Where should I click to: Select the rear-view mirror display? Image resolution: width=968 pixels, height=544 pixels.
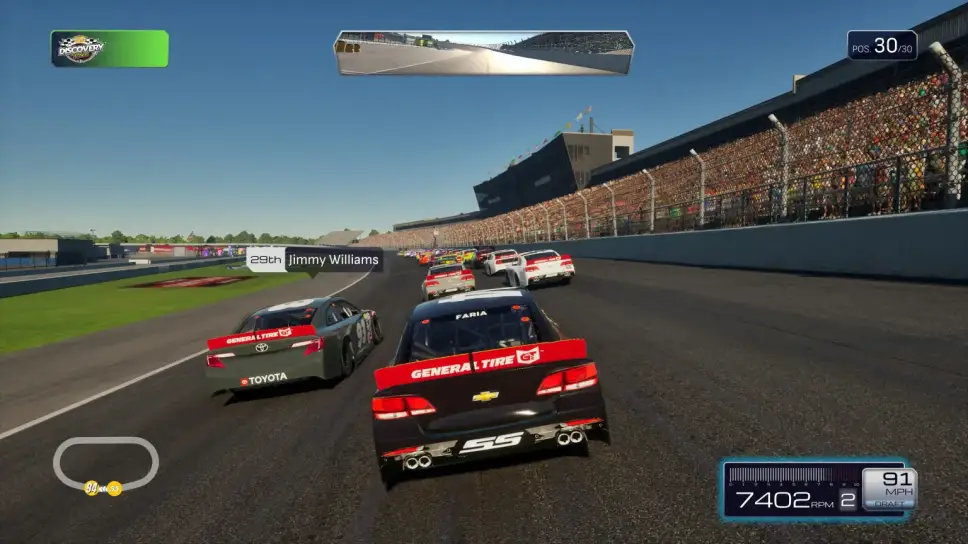[483, 52]
